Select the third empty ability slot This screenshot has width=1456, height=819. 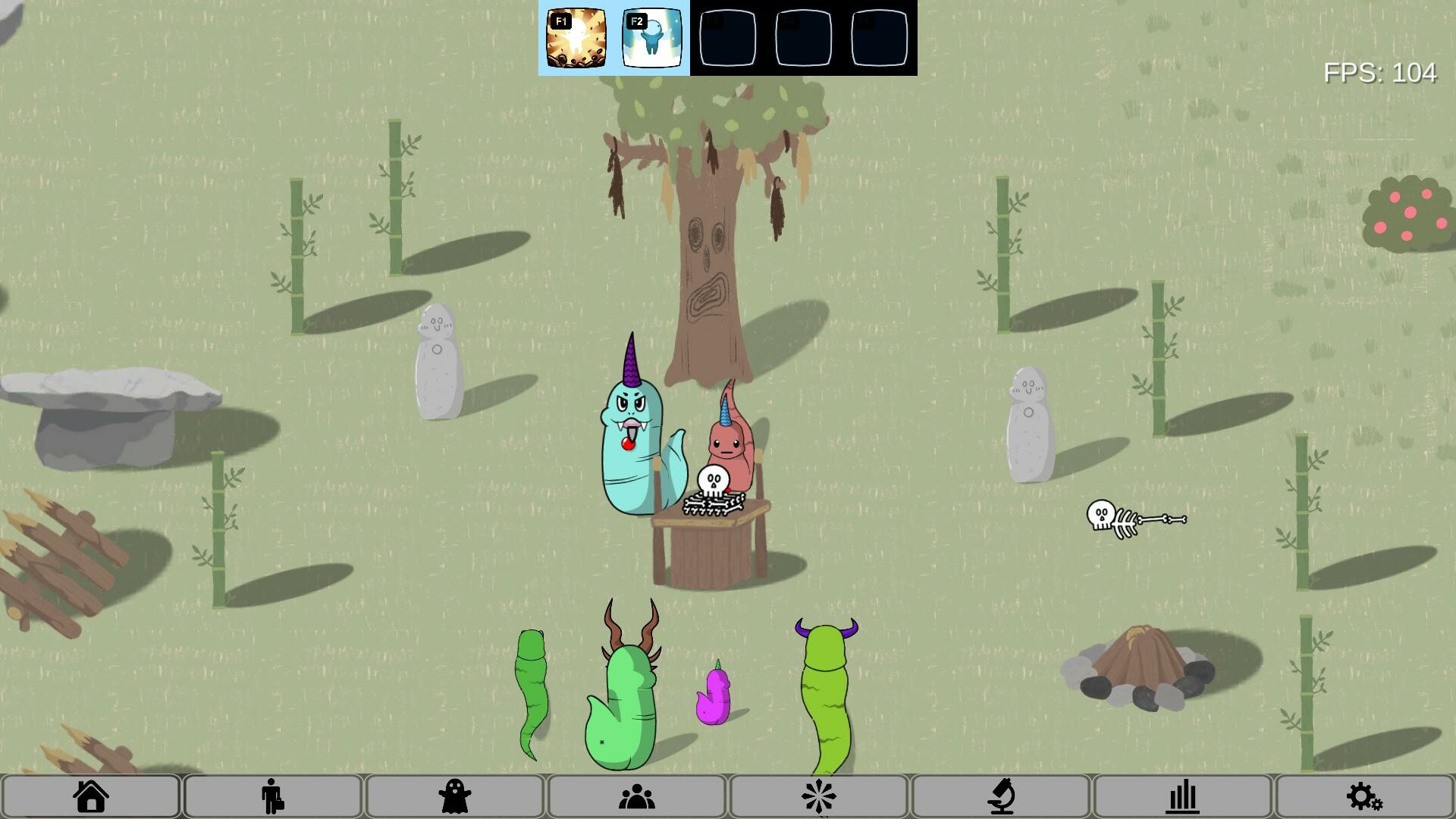click(728, 38)
